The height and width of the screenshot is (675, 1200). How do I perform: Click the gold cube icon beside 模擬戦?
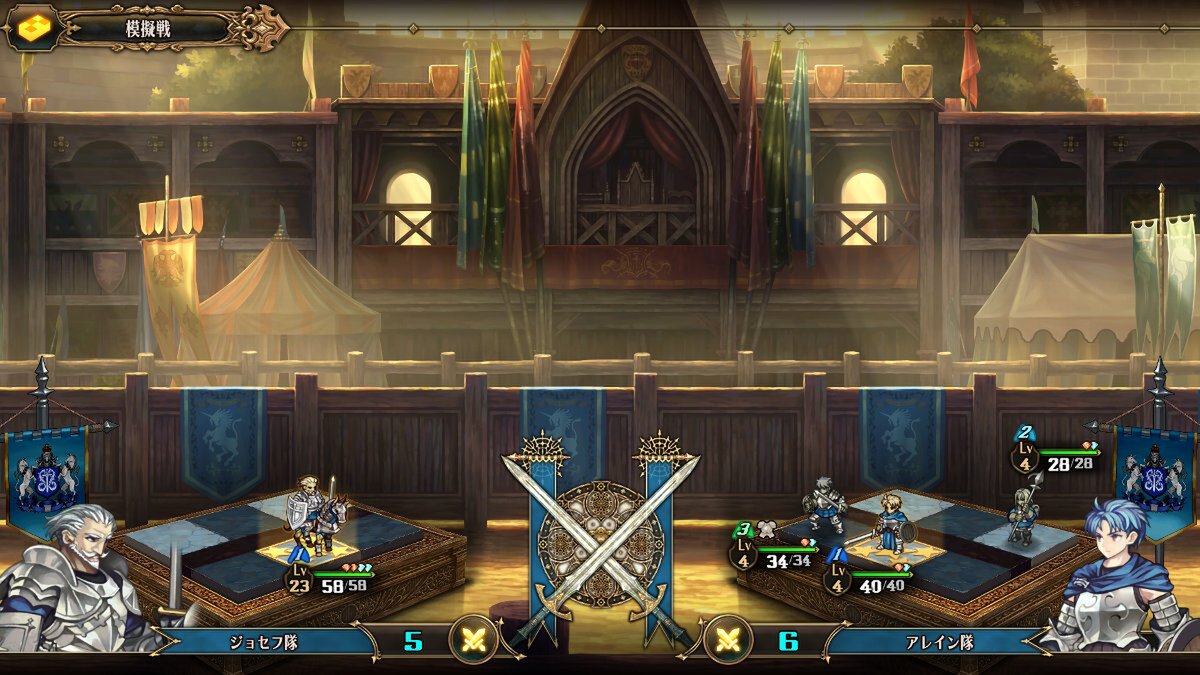[30, 28]
